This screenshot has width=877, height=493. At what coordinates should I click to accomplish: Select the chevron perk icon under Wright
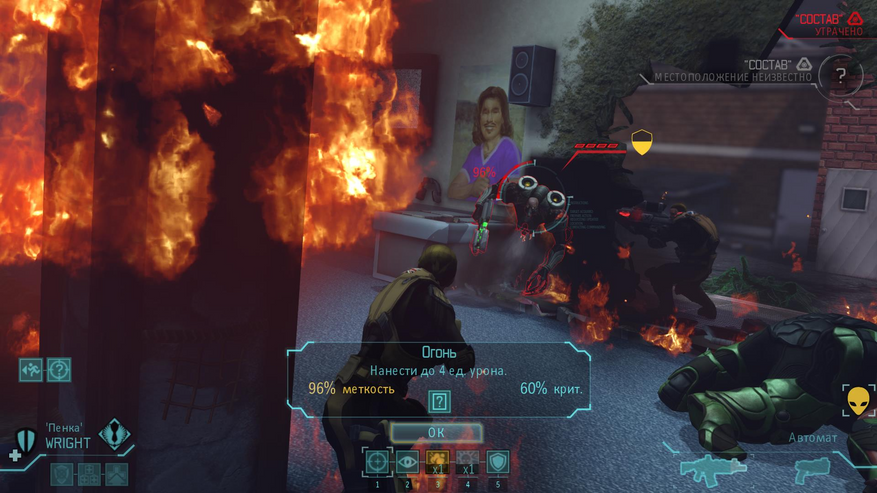click(x=117, y=473)
